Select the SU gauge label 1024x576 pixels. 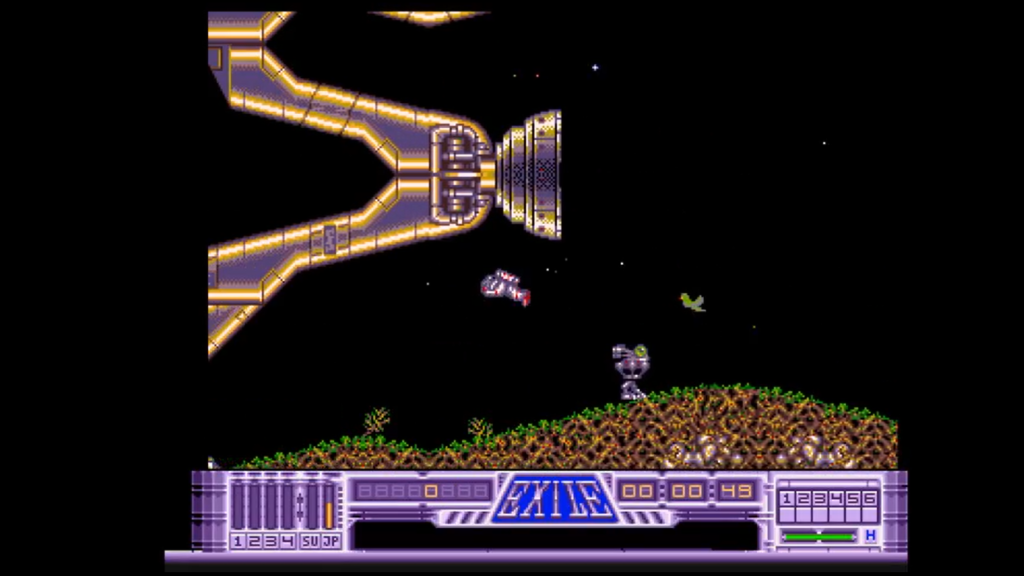310,541
